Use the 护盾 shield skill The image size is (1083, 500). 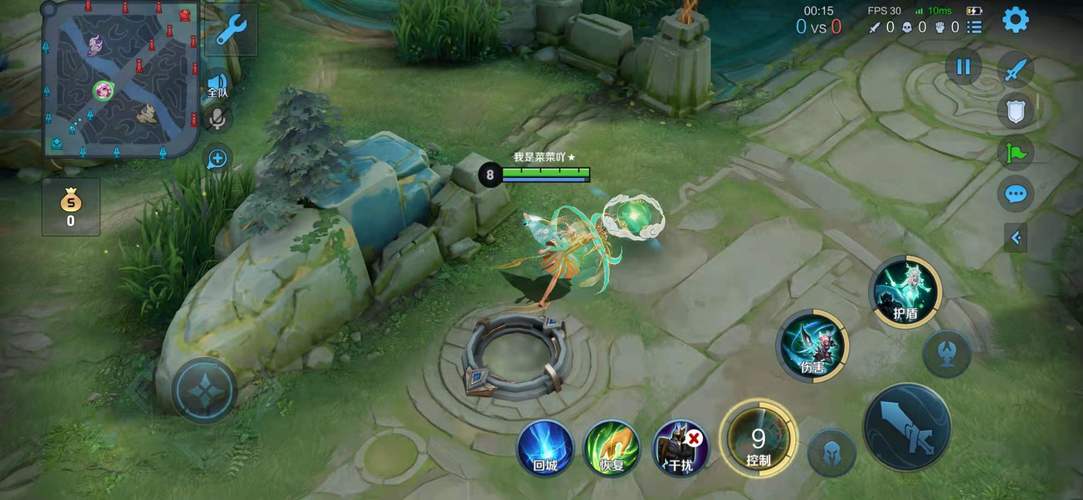[905, 291]
